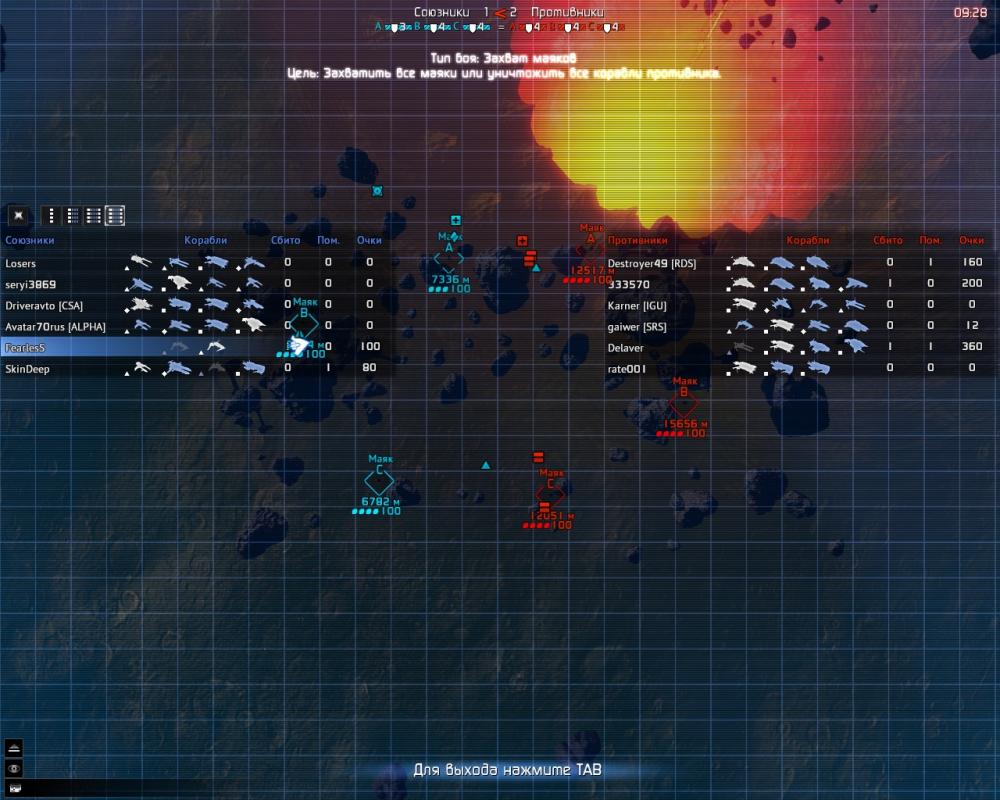Select the highlighted full-detail scoreboard view button
This screenshot has width=1000, height=800.
pyautogui.click(x=115, y=215)
